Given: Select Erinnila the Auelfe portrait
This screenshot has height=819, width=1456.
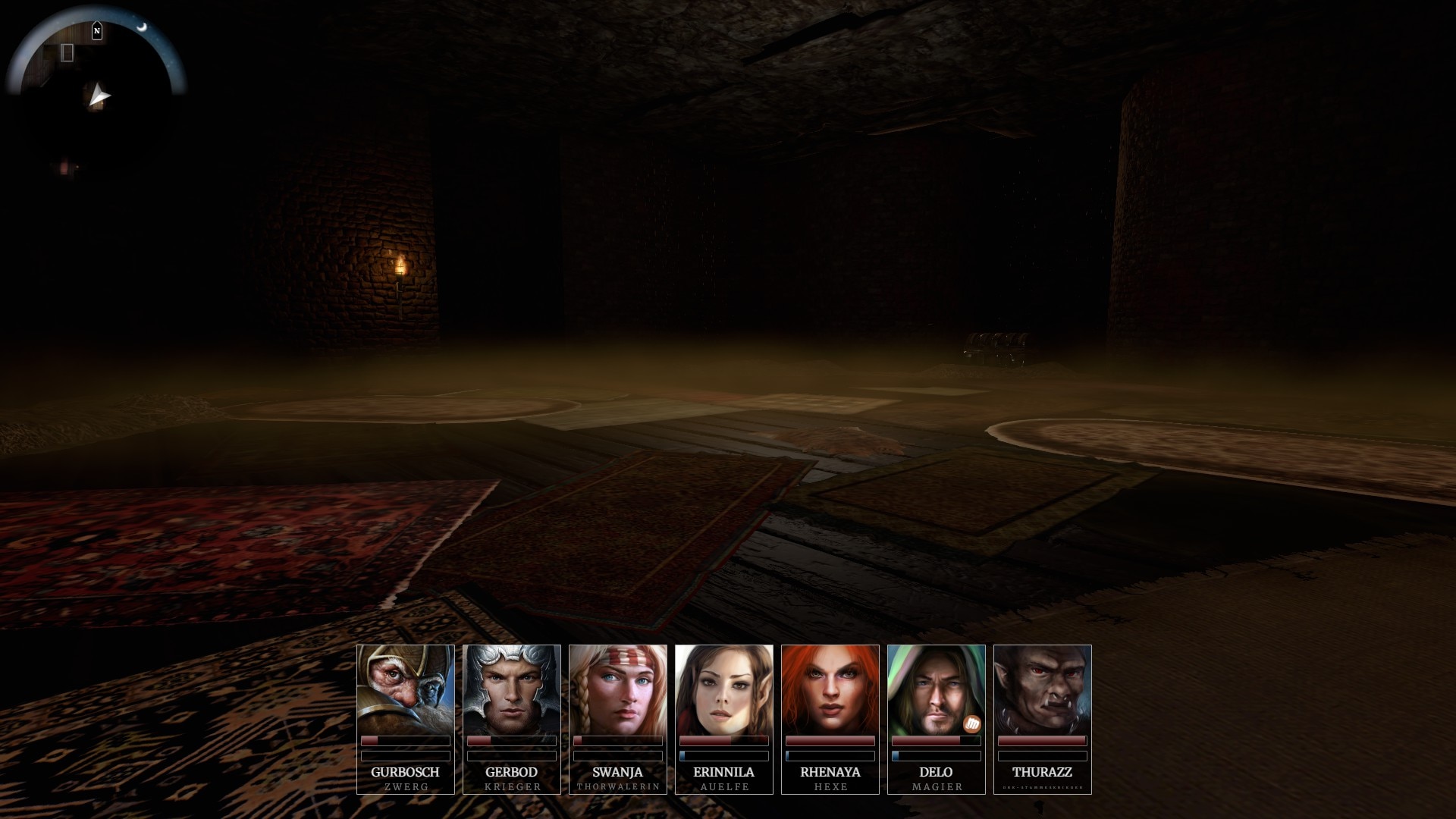Looking at the screenshot, I should pos(724,690).
